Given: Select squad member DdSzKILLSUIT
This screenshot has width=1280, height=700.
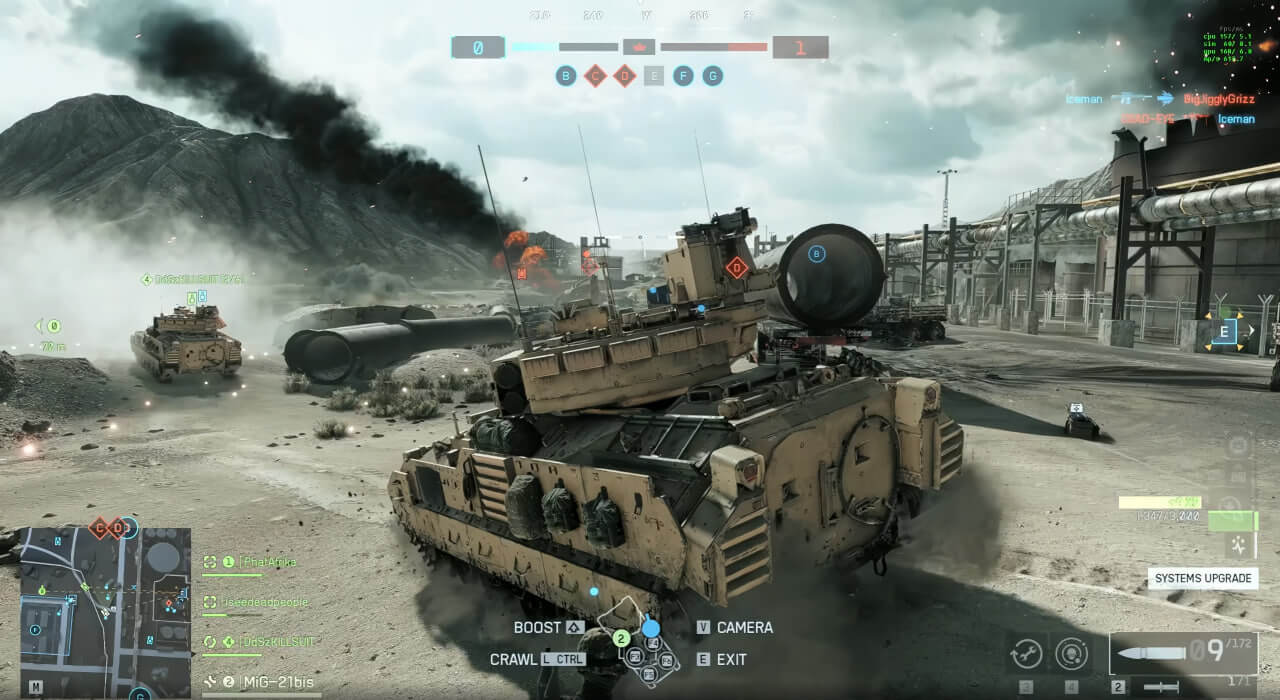Looking at the screenshot, I should coord(256,641).
